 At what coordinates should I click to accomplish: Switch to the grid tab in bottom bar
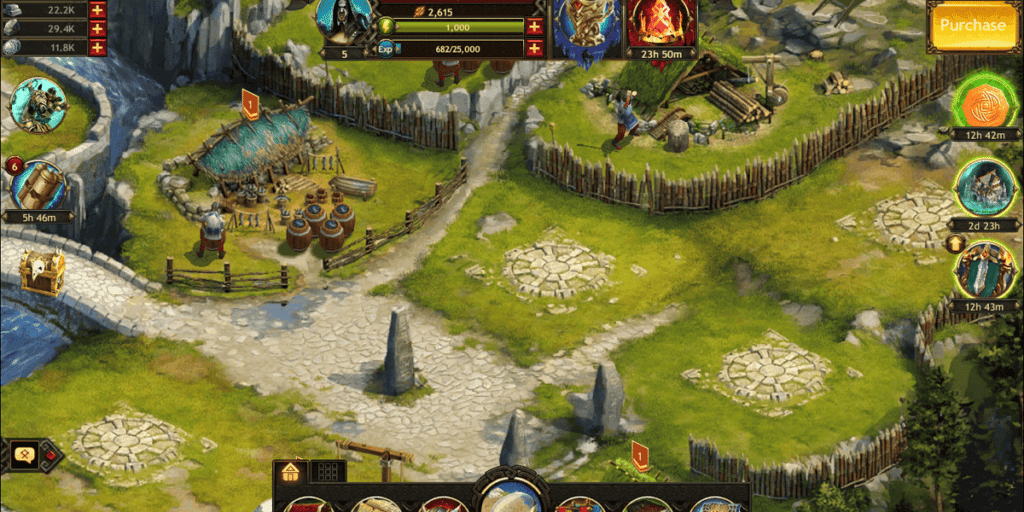pyautogui.click(x=325, y=471)
